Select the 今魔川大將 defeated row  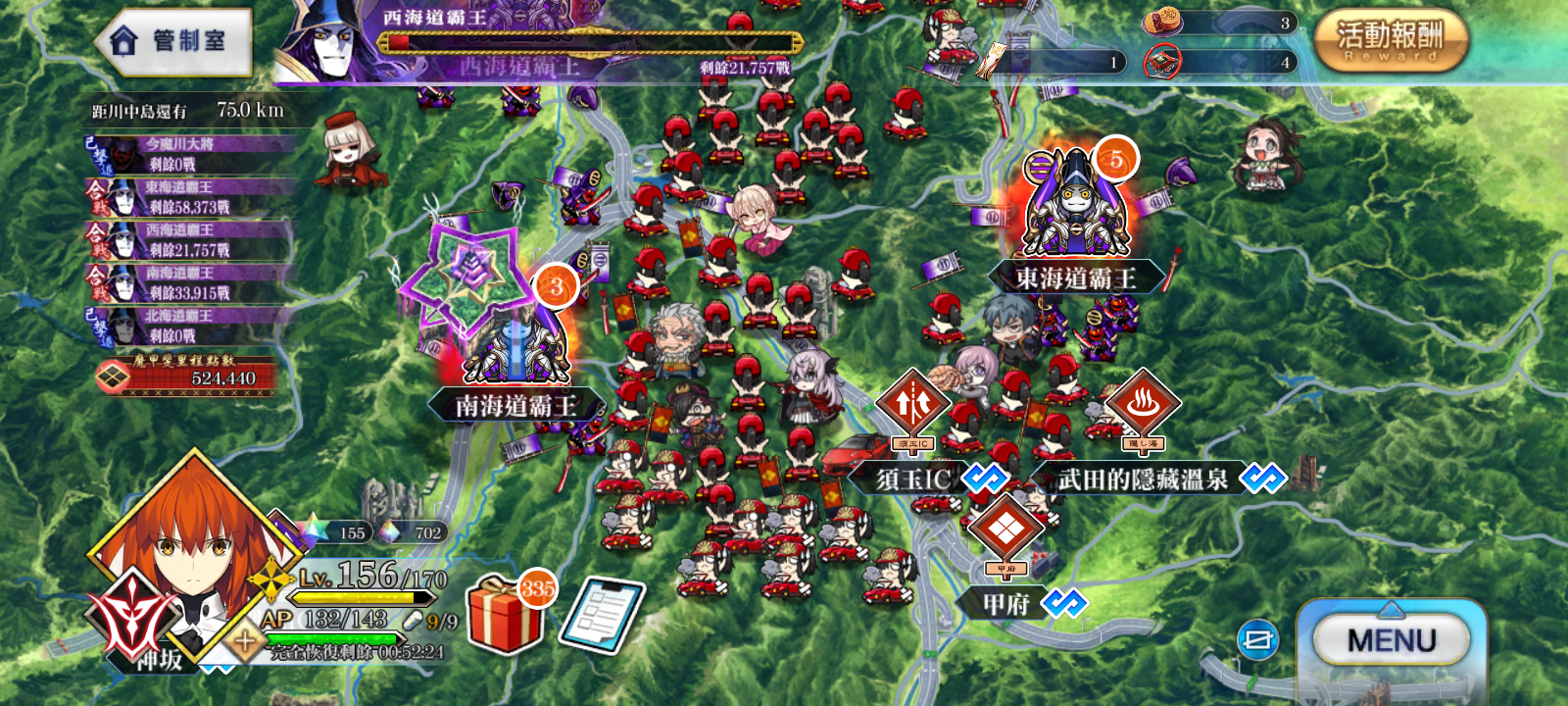[x=191, y=154]
